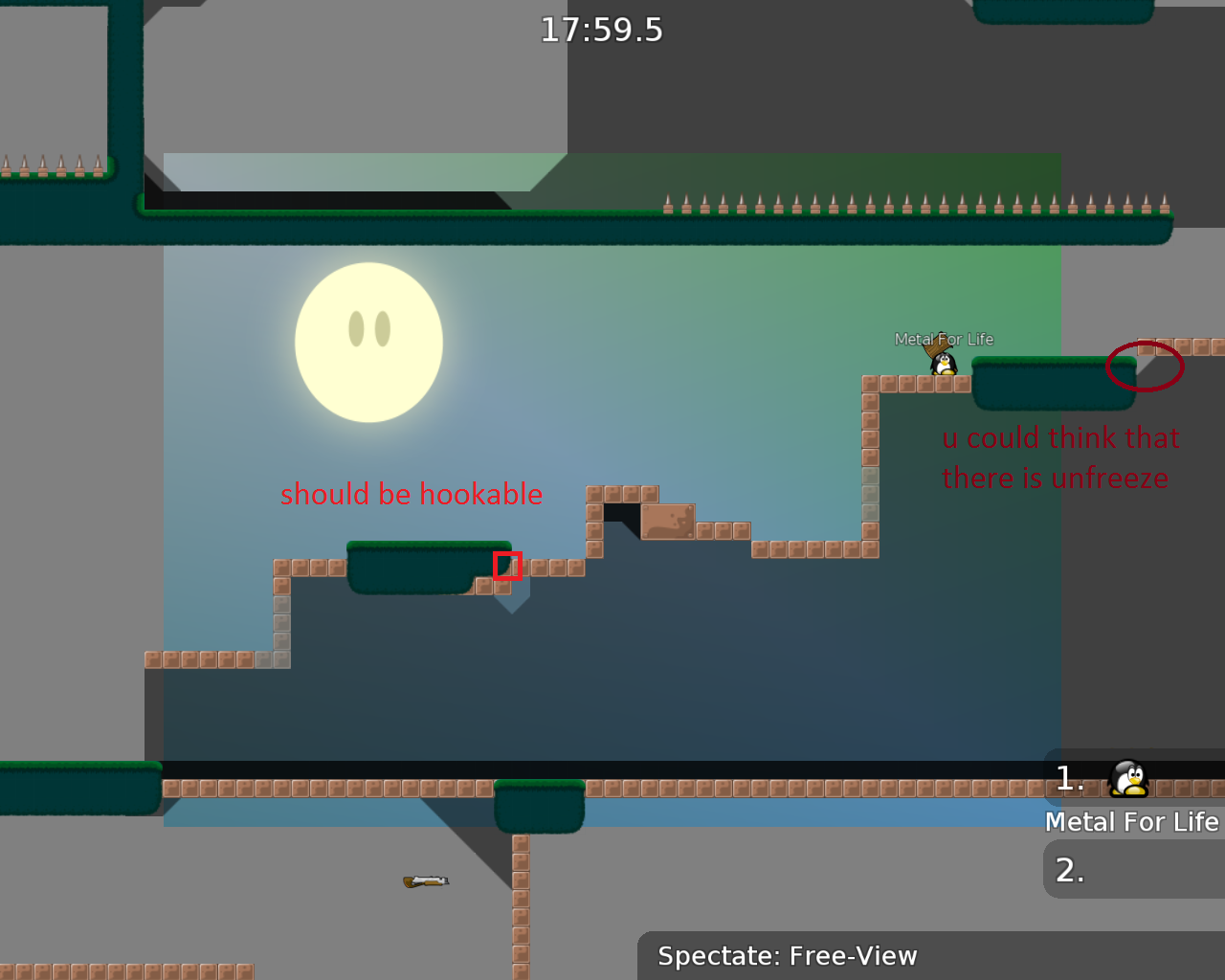The image size is (1225, 980).
Task: Select the shotgun pickup lying on gray ground
Action: point(425,880)
